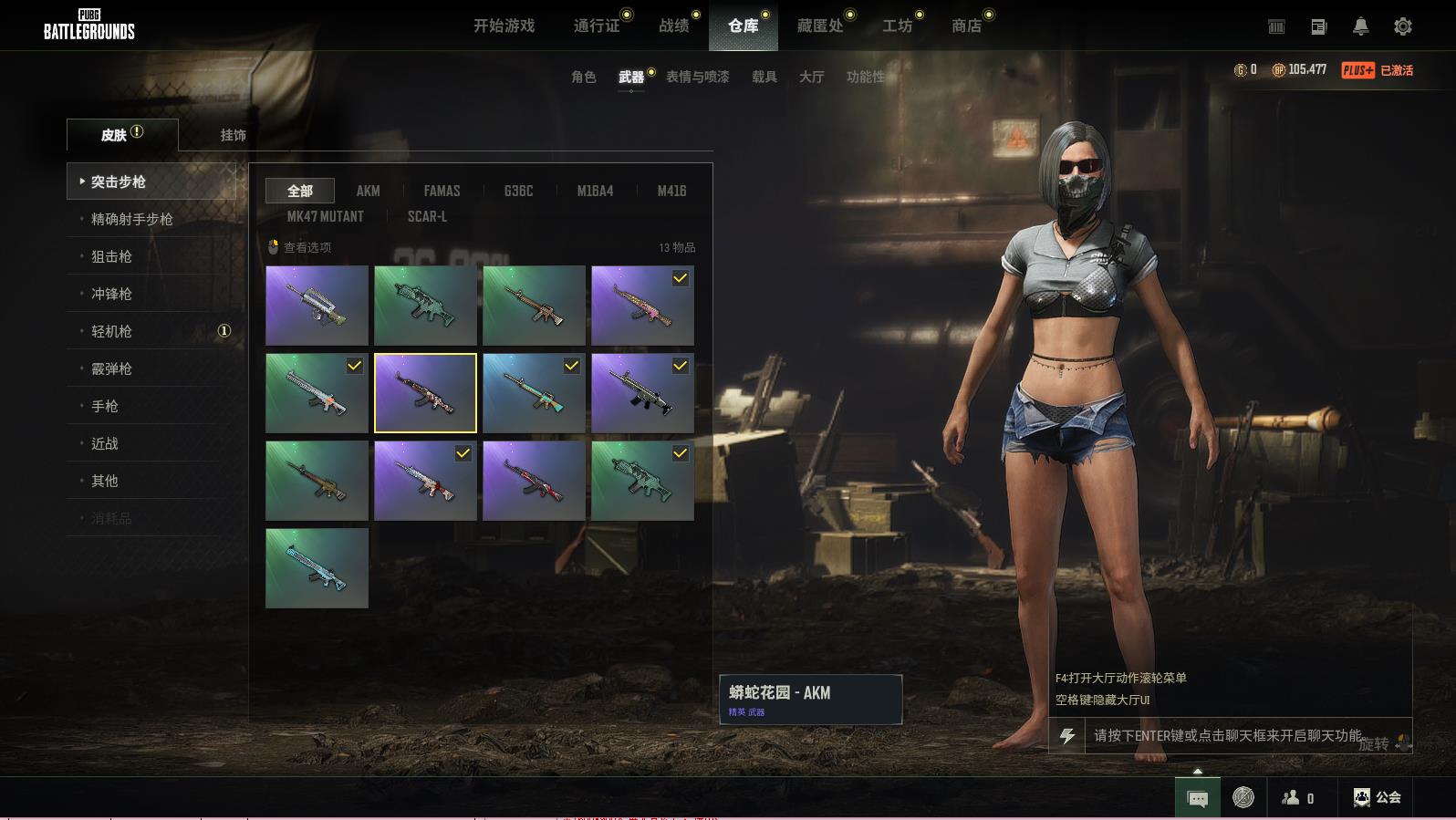Filter skins by SCAR-L
This screenshot has width=1456, height=820.
click(427, 216)
